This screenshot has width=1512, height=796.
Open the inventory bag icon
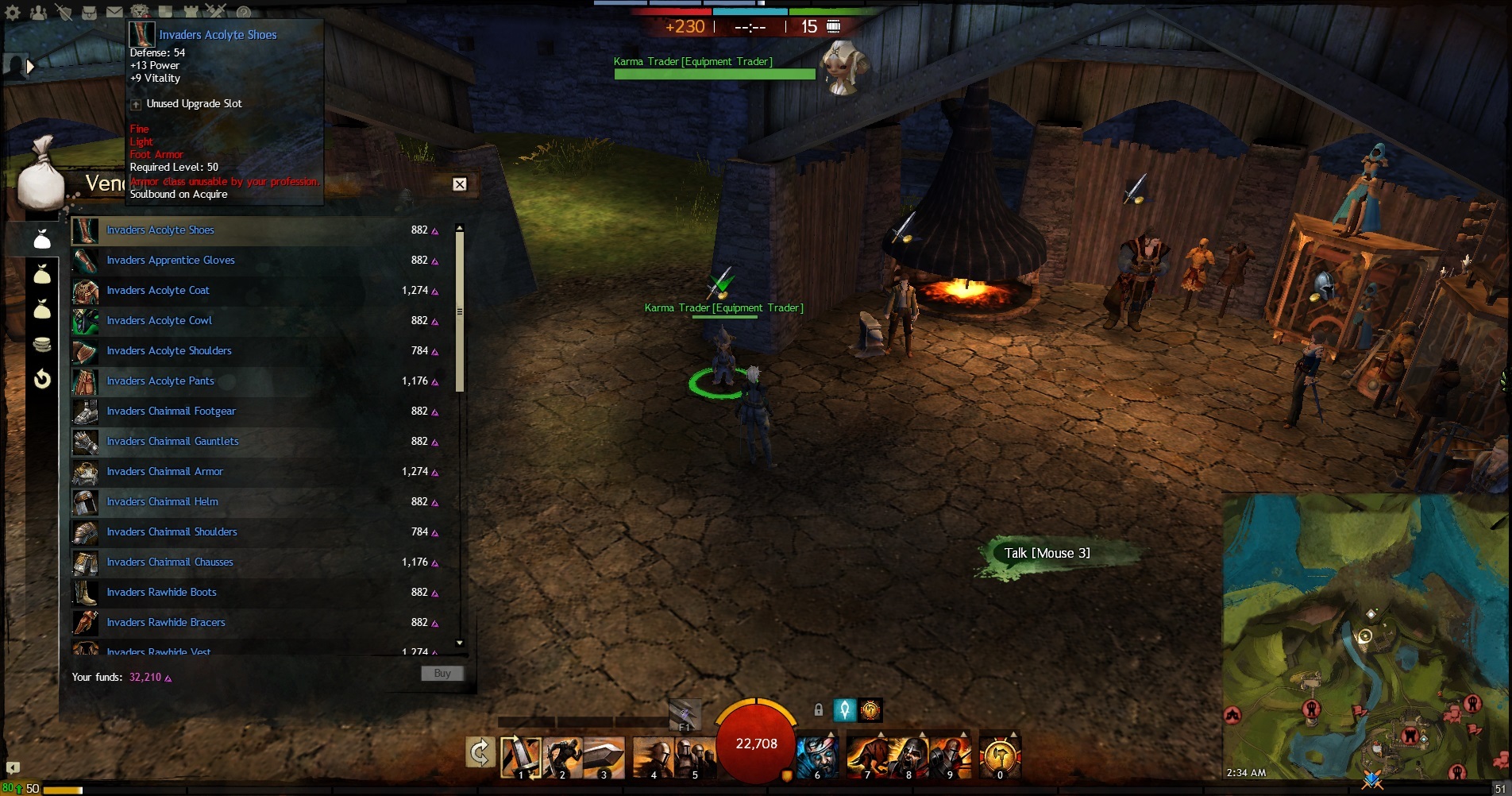(x=89, y=12)
